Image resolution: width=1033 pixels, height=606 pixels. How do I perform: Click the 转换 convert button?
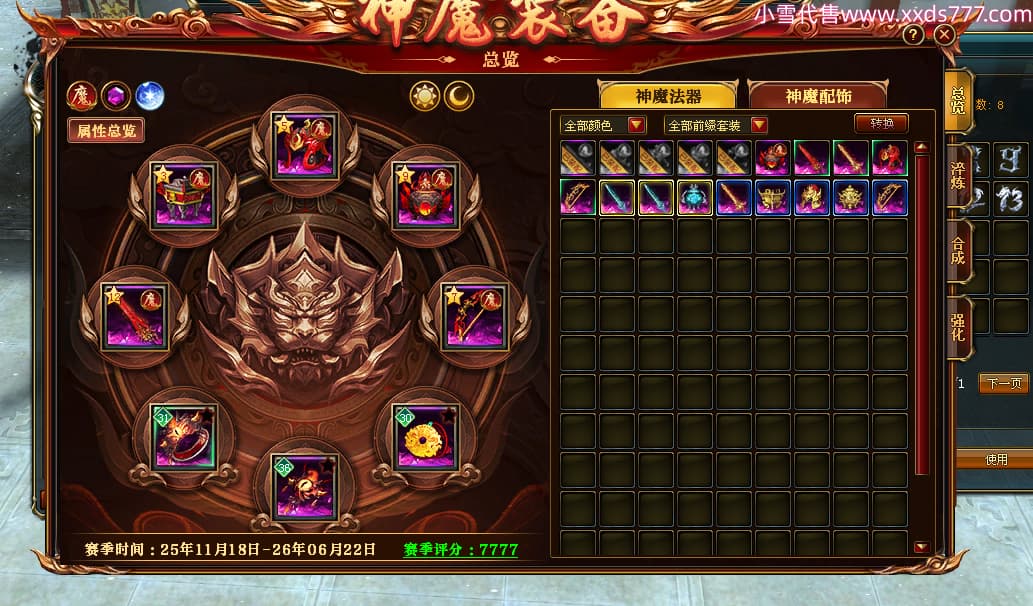[881, 123]
